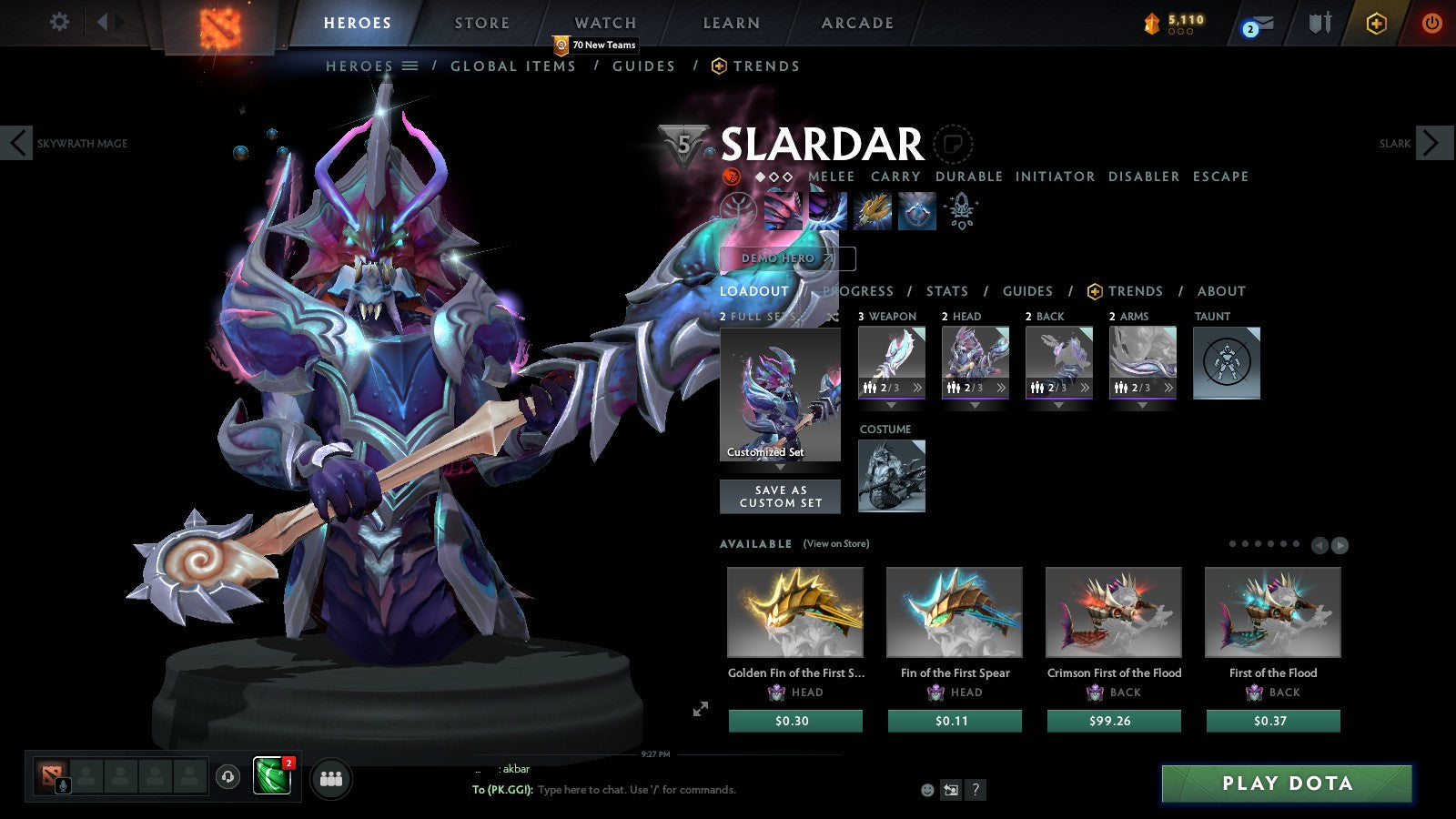Buy Golden Fin of the First Spear for $0.30

794,721
